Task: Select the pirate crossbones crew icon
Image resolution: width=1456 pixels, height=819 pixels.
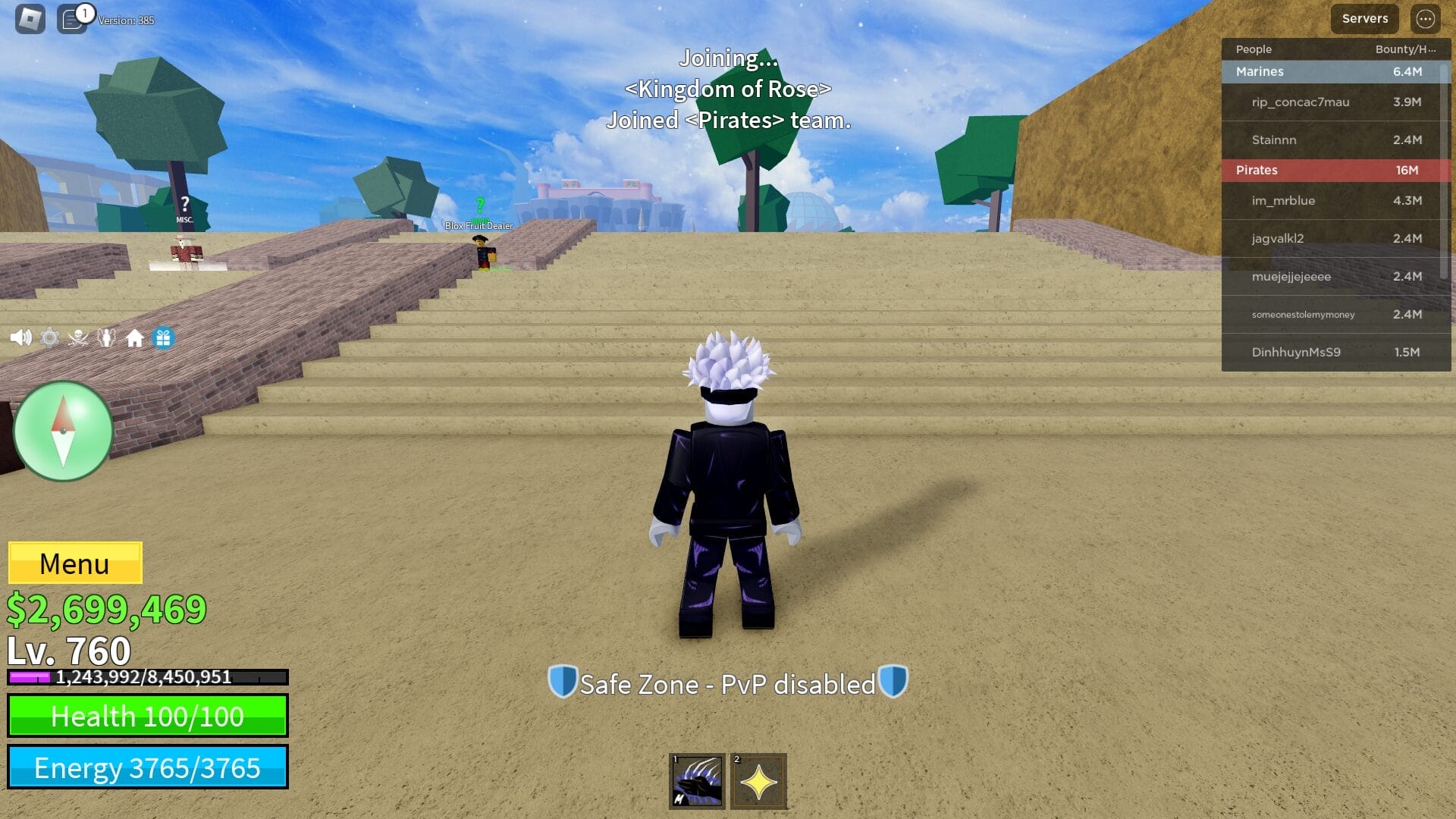Action: coord(77,339)
